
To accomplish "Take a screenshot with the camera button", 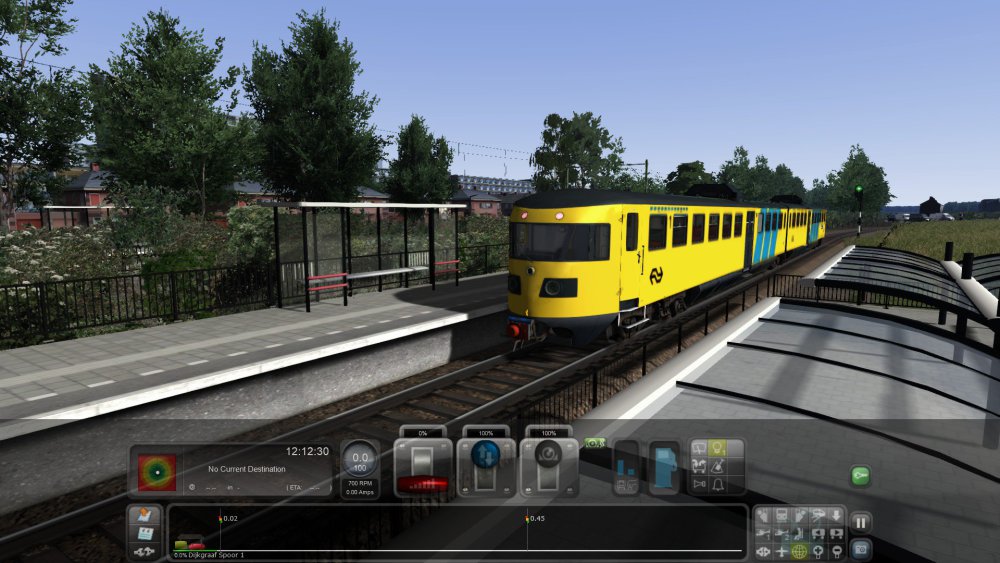I will (860, 548).
